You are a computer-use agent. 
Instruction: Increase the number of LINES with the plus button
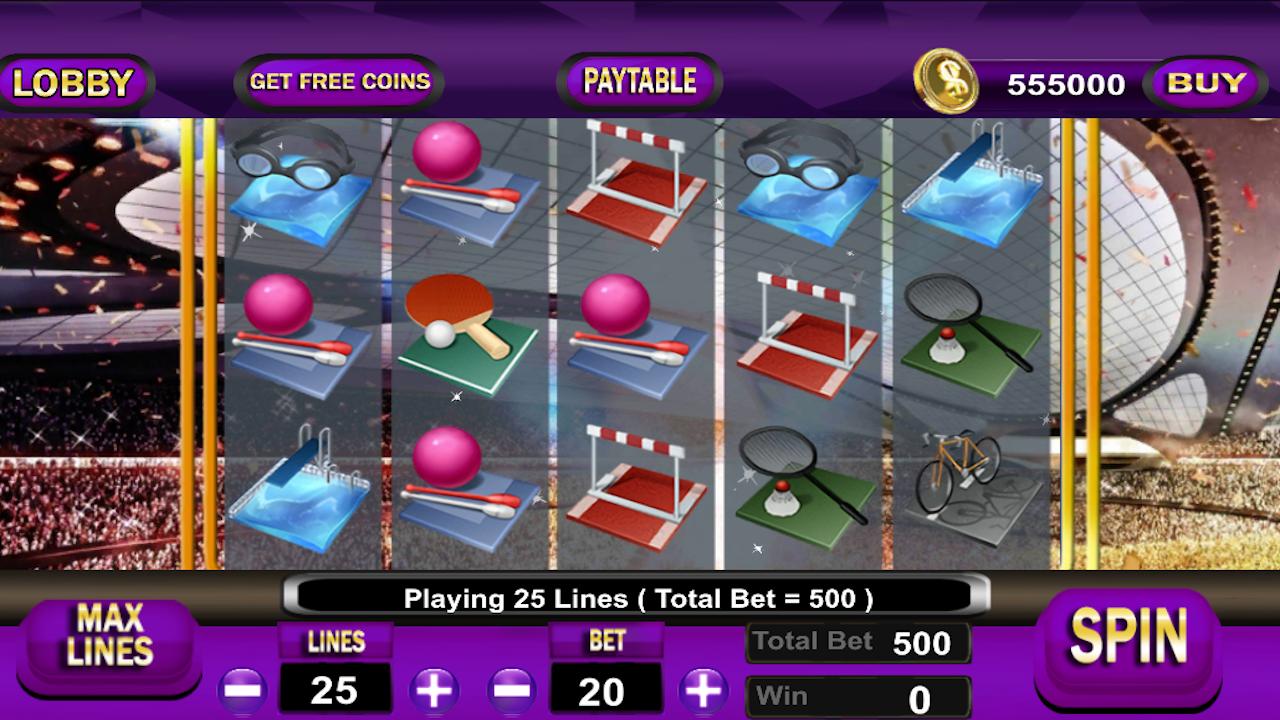click(434, 689)
